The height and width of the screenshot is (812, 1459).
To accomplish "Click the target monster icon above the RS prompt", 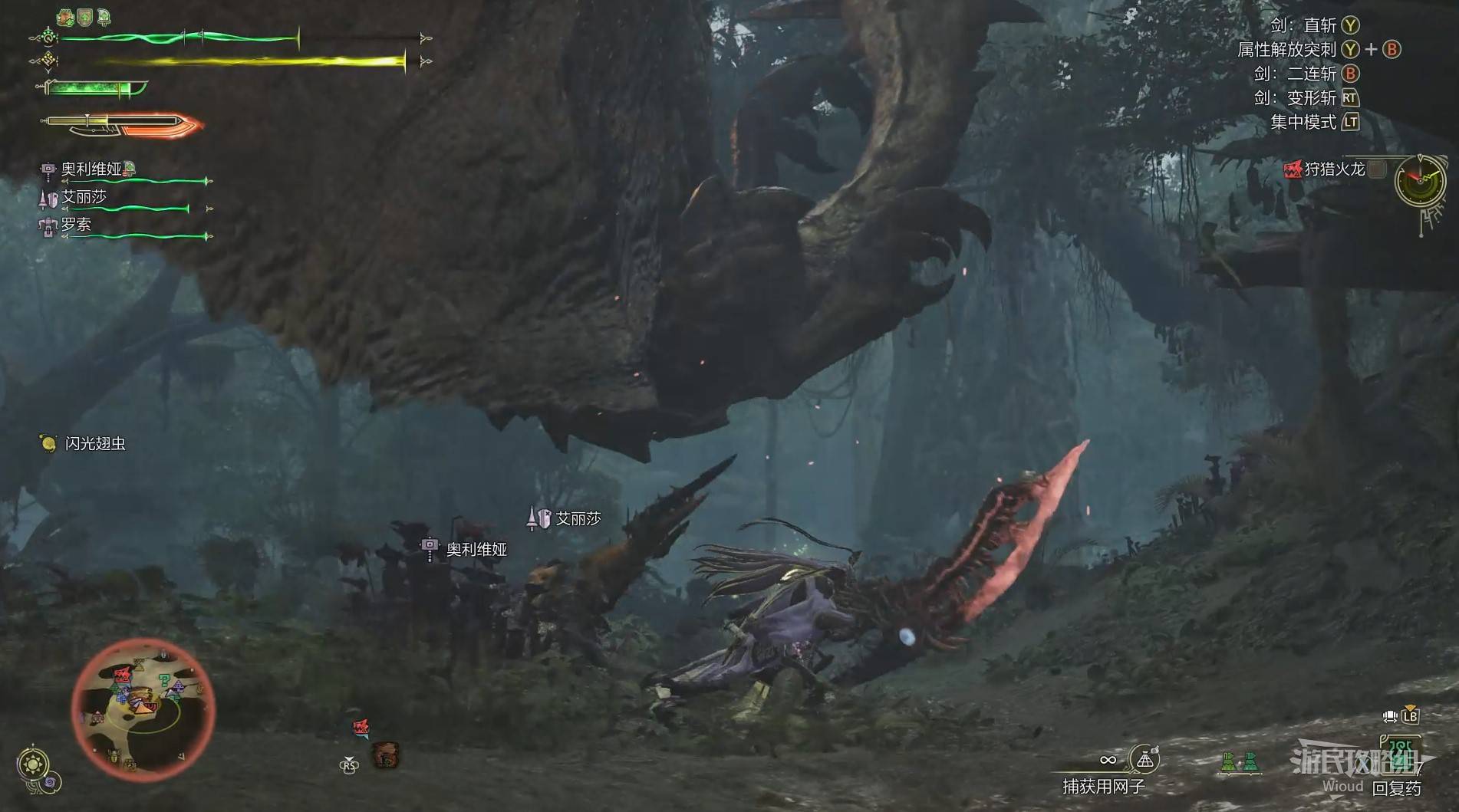I will [x=361, y=728].
